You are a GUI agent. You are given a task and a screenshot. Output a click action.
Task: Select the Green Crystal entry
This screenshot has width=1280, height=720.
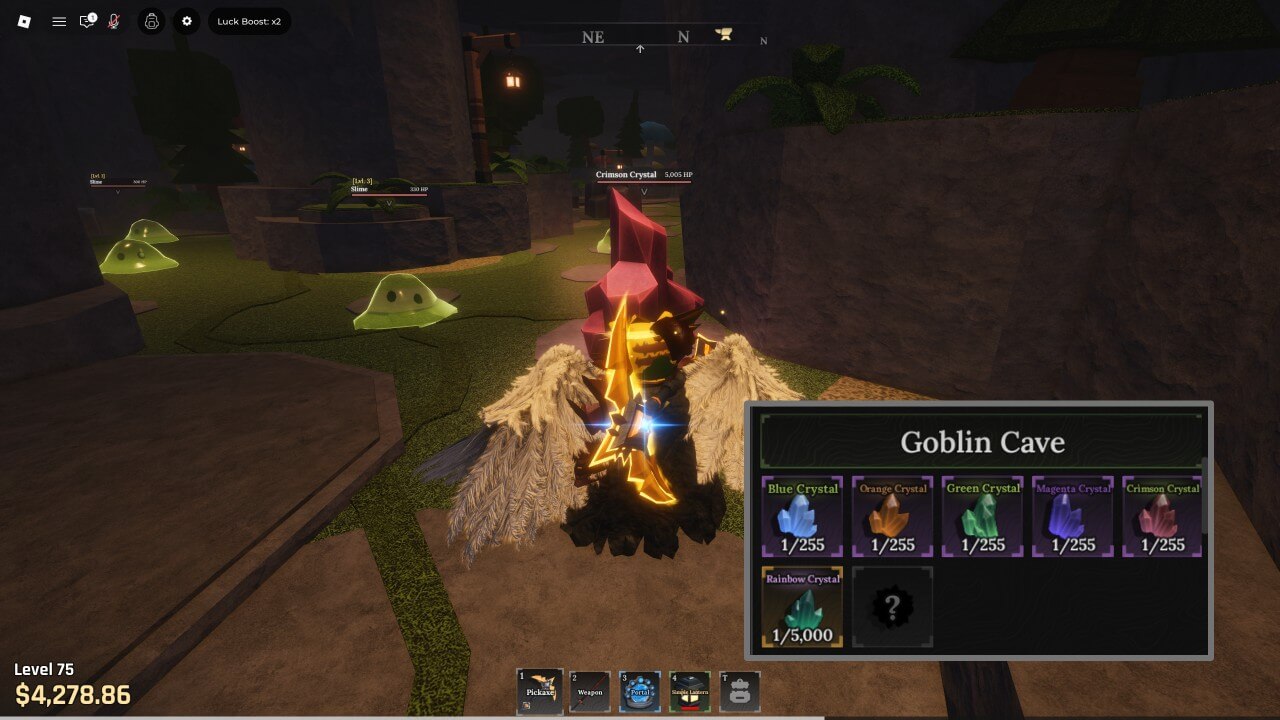point(982,517)
